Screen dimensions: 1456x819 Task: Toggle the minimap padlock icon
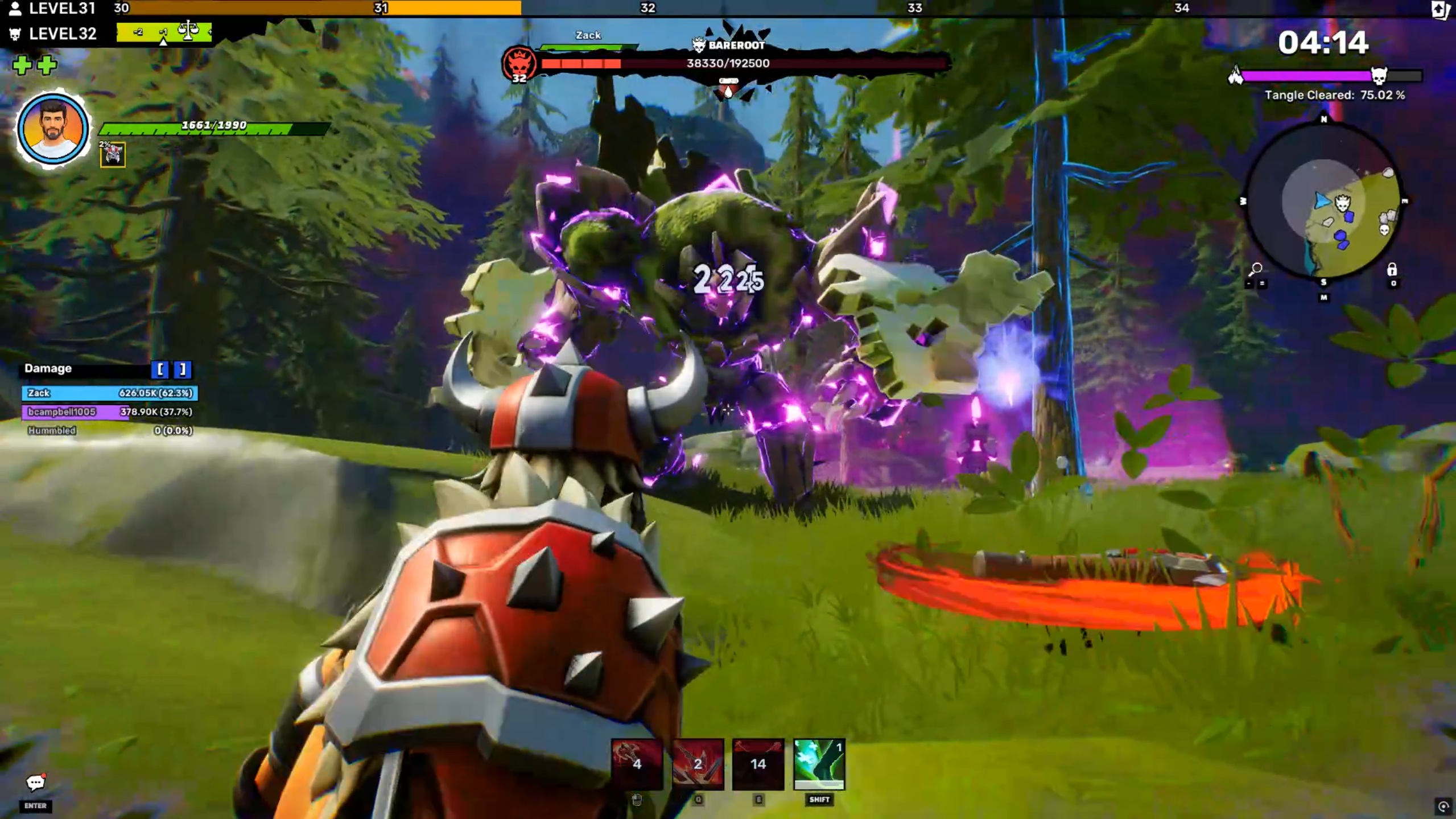pos(1392,269)
